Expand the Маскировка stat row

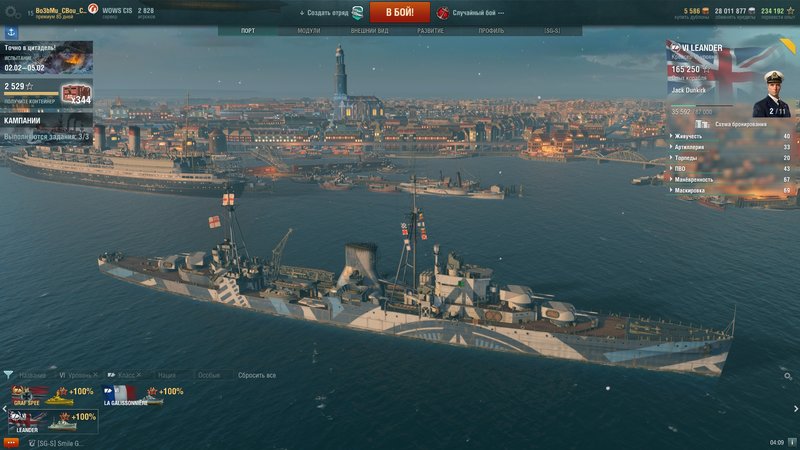tap(730, 190)
